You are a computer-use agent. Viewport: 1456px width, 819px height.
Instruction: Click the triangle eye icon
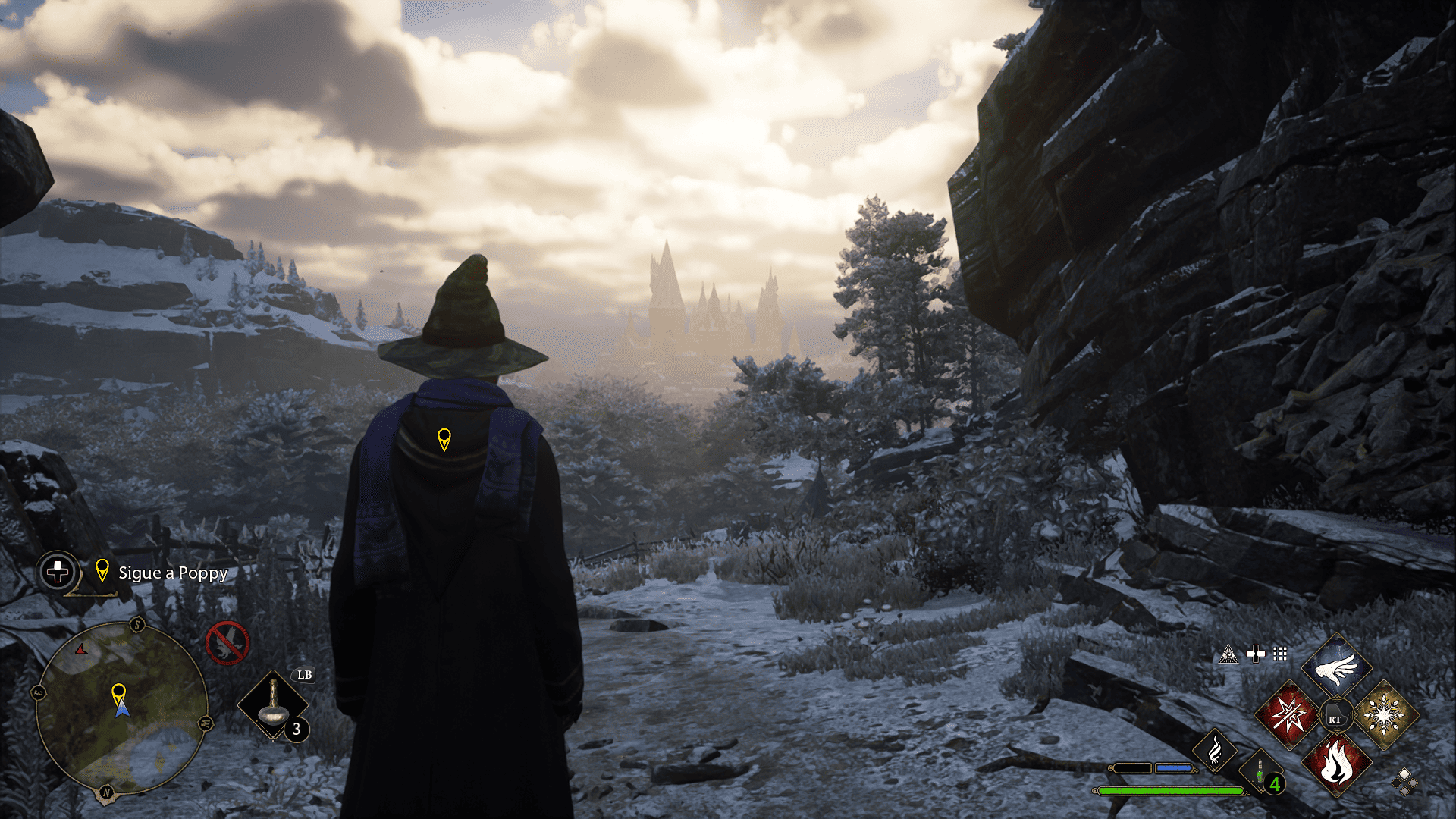[x=1228, y=654]
